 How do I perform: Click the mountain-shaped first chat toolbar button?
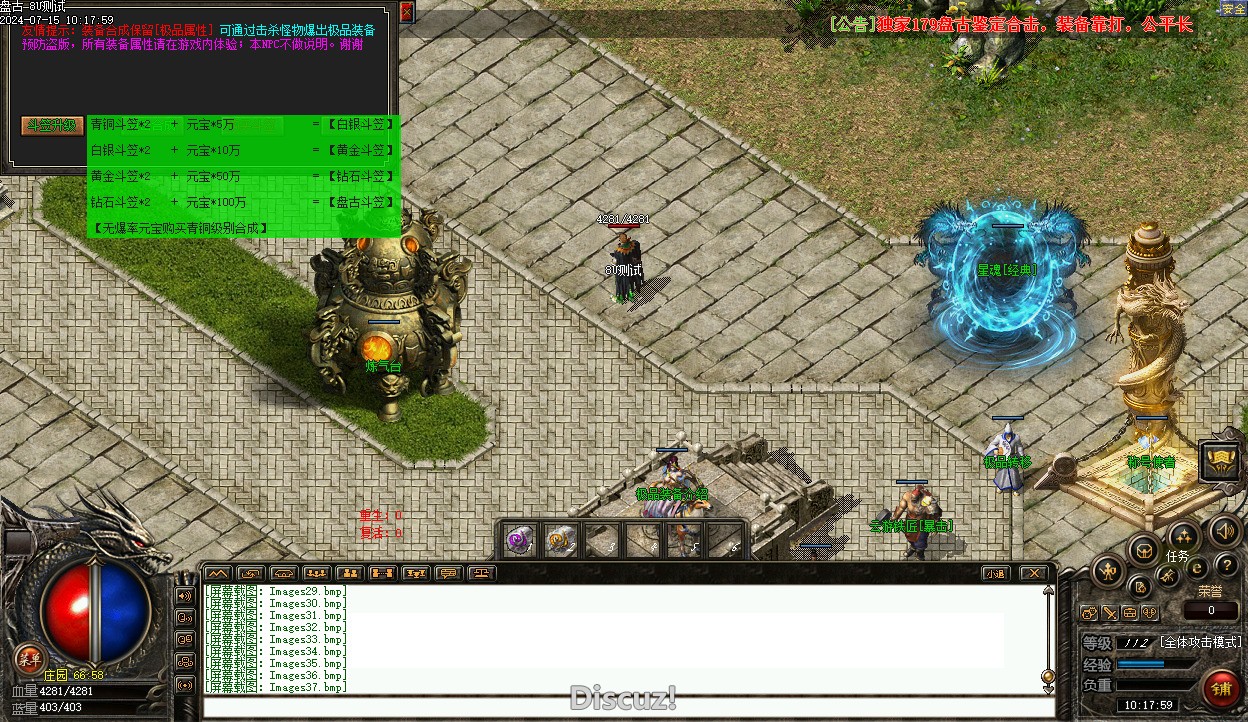(x=217, y=573)
